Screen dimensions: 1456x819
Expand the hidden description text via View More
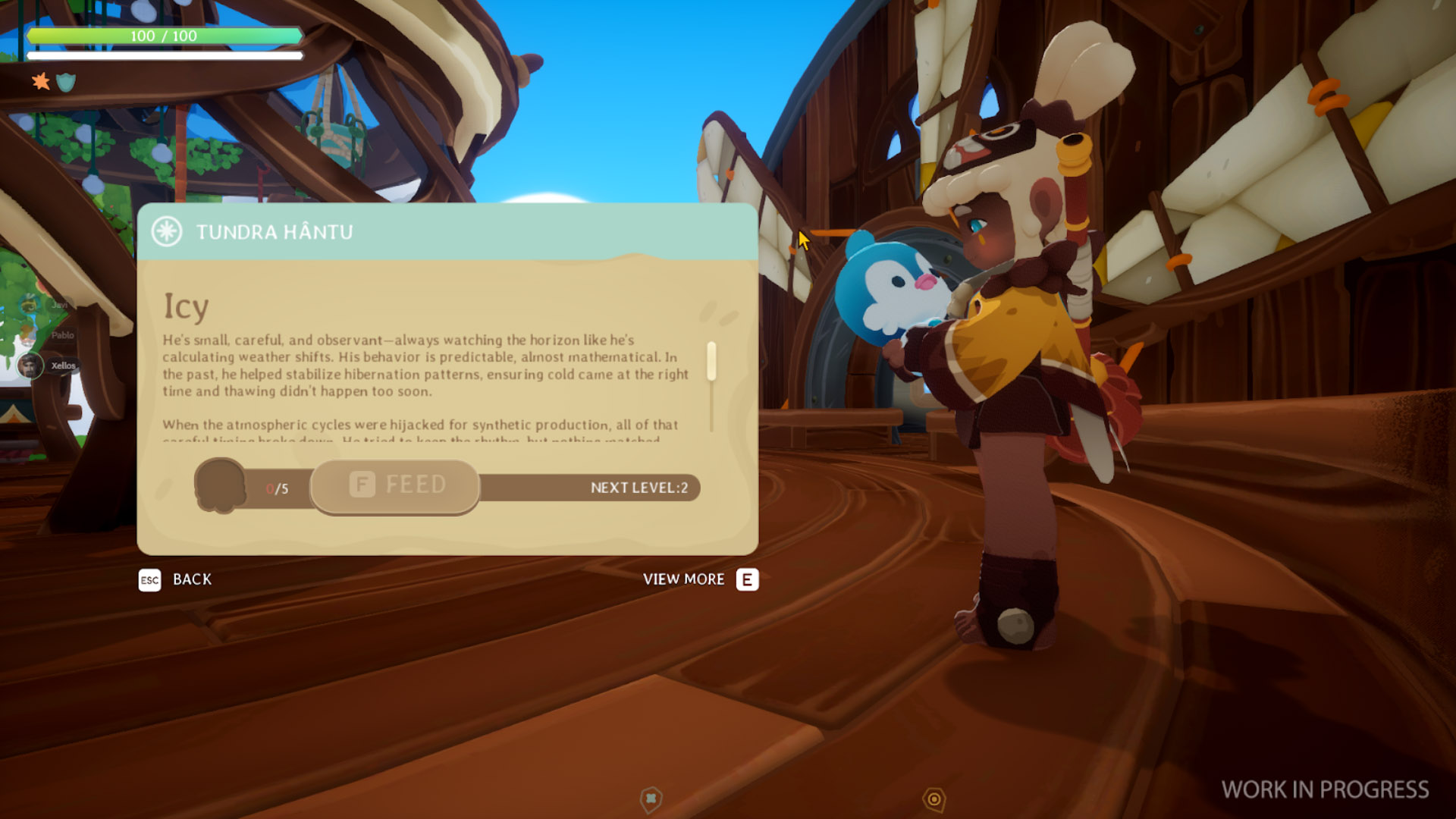682,579
